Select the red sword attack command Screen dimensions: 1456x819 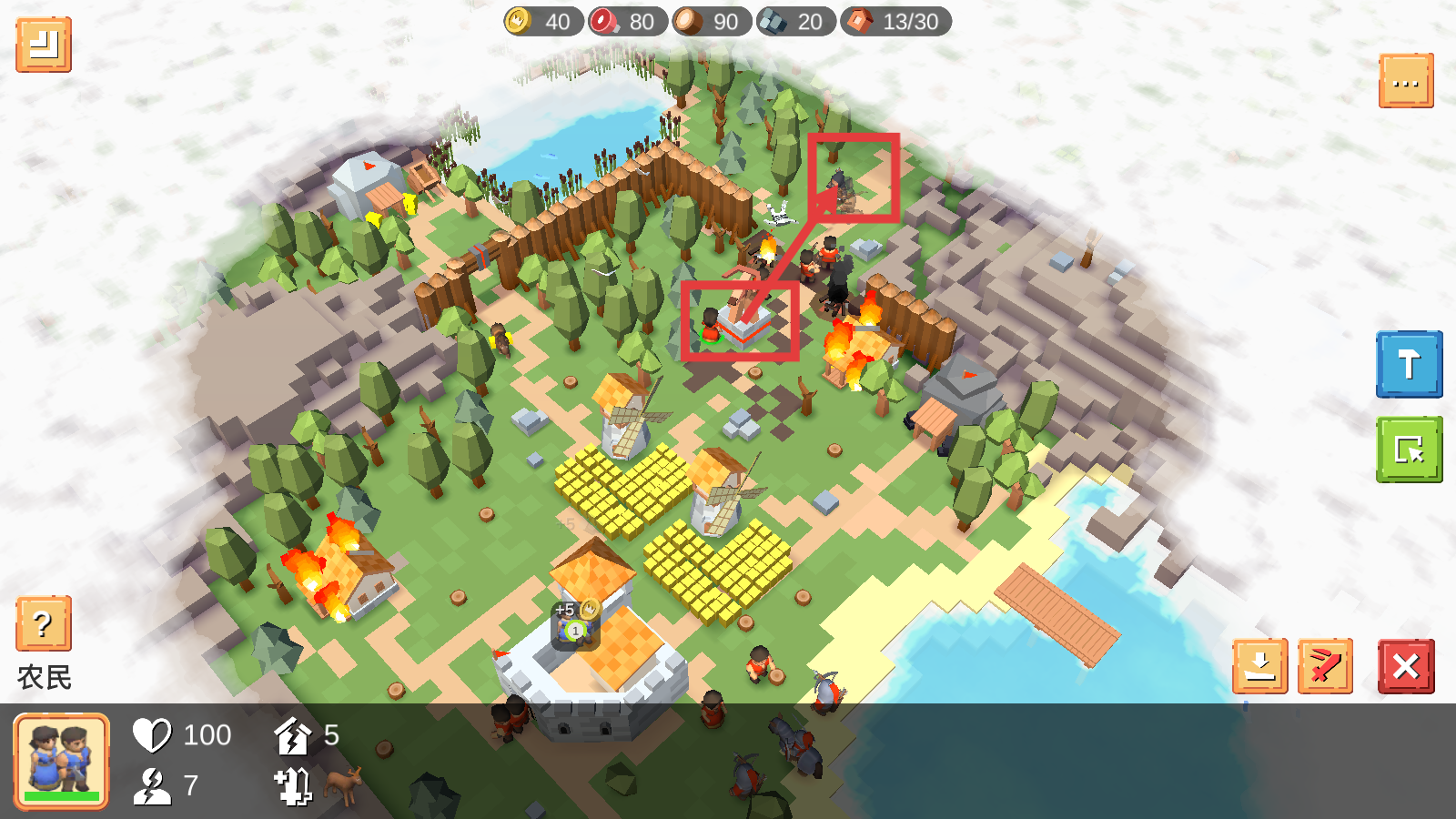pyautogui.click(x=1325, y=667)
